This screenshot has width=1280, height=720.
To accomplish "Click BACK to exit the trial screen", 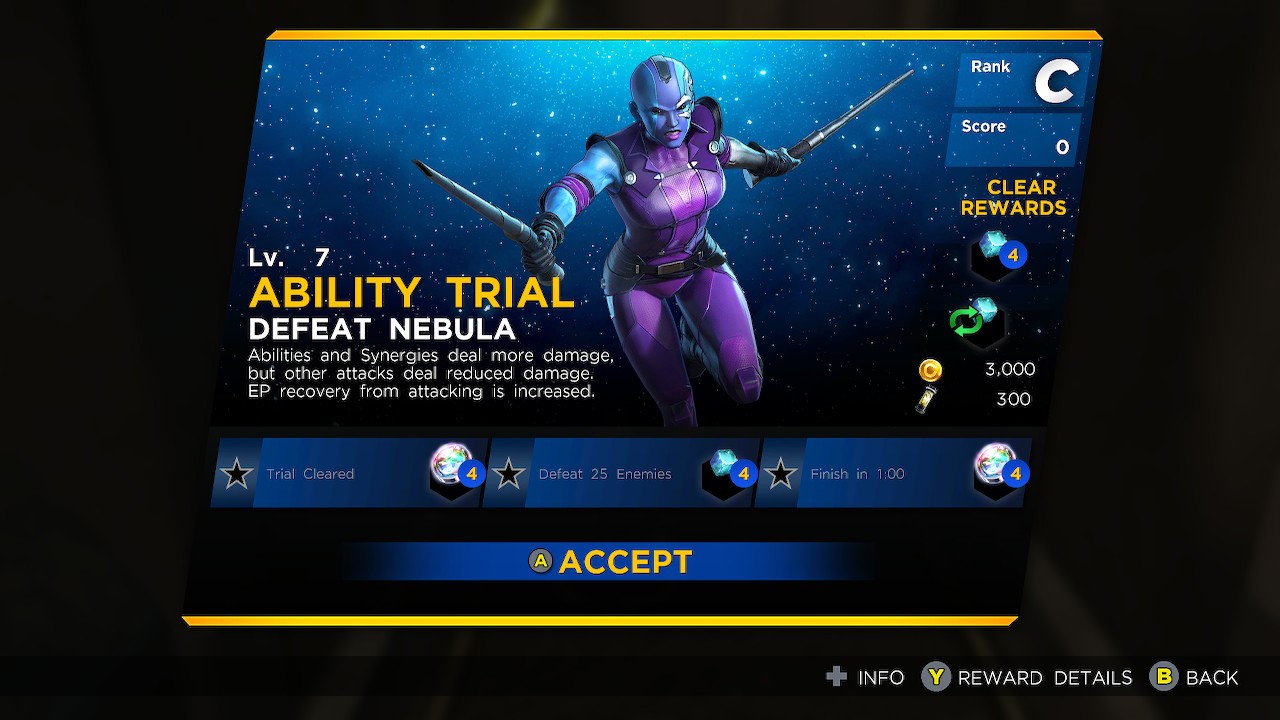I will tap(1212, 677).
